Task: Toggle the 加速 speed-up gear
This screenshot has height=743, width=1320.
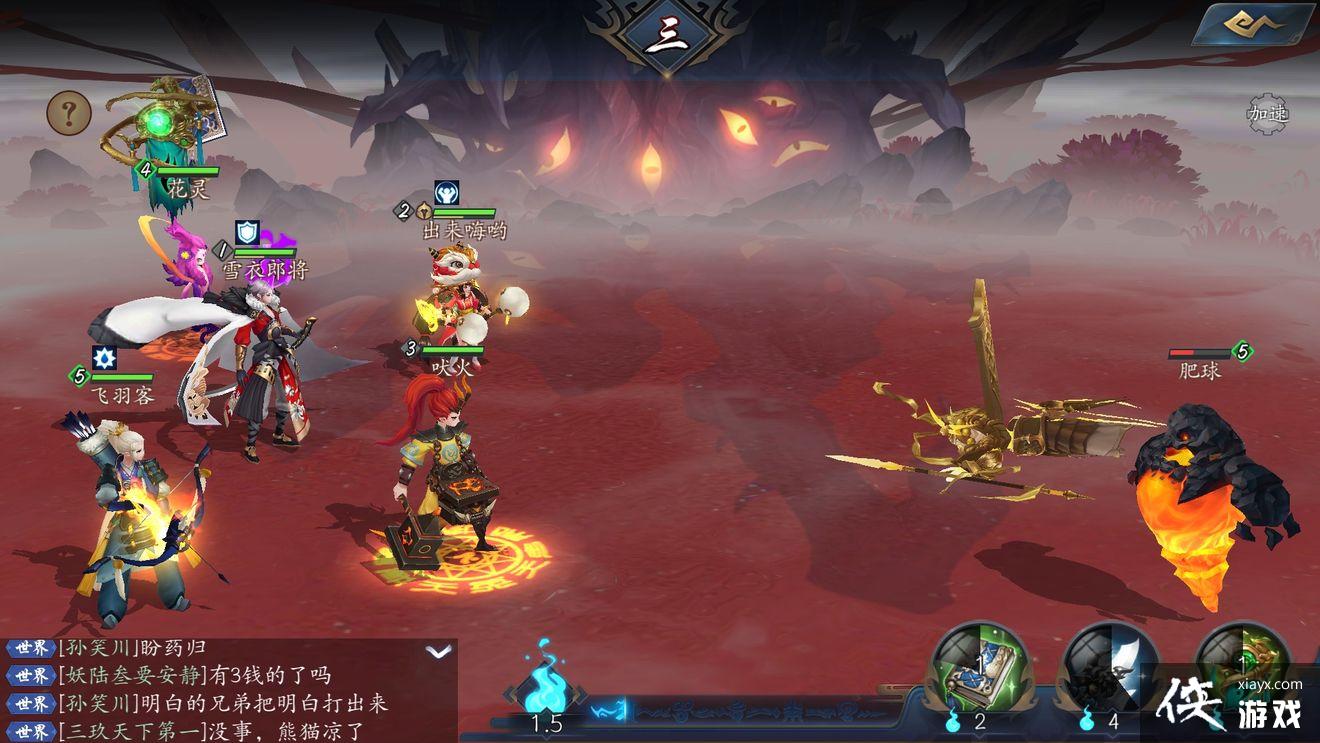Action: coord(1268,114)
